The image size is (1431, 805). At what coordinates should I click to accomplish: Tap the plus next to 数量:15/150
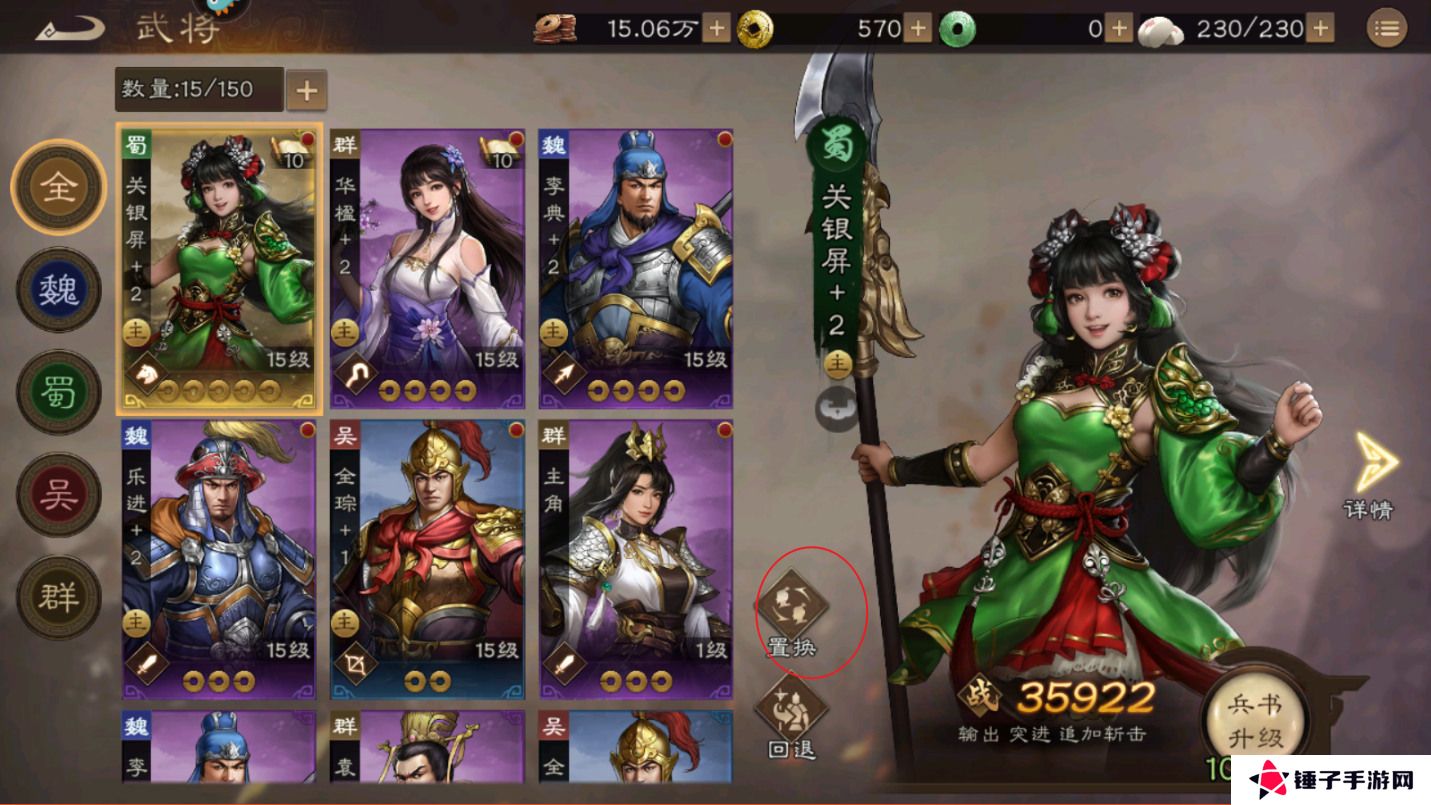tap(305, 89)
